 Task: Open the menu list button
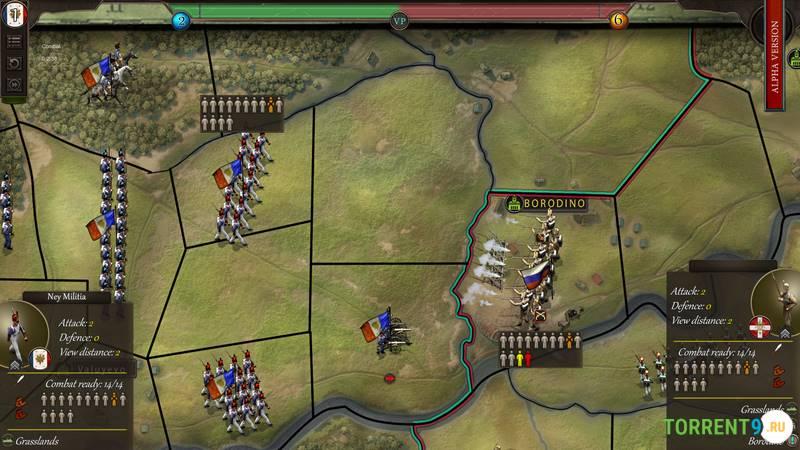pyautogui.click(x=15, y=42)
